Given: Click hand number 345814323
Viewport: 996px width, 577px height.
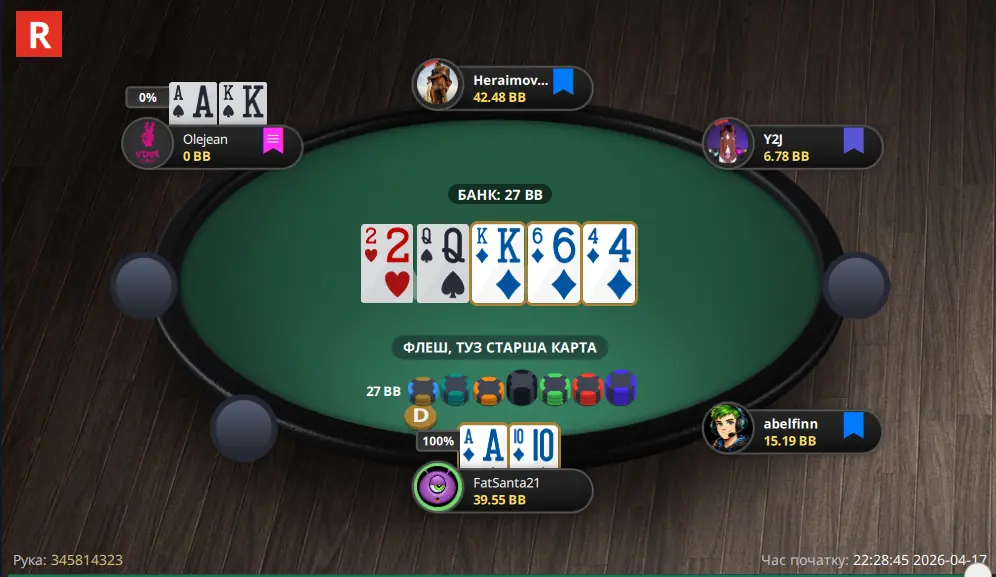Looking at the screenshot, I should 87,561.
